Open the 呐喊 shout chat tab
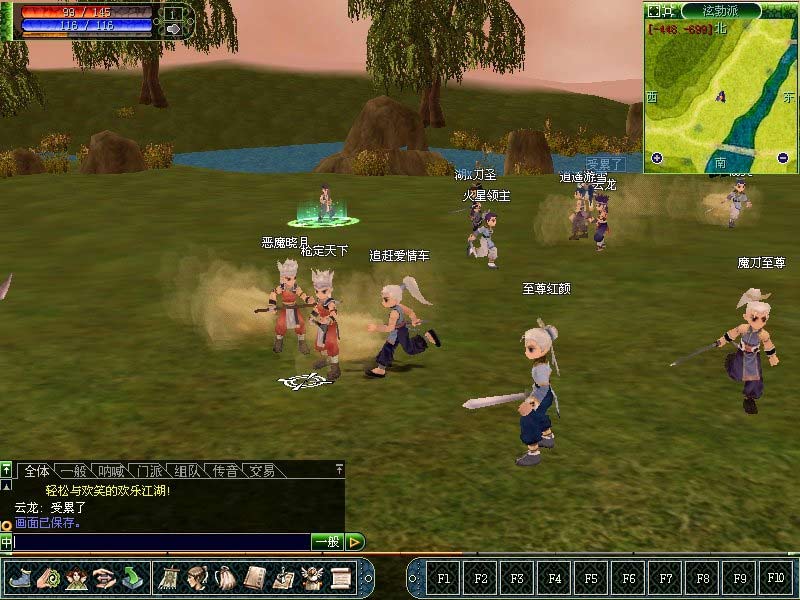 (x=113, y=470)
